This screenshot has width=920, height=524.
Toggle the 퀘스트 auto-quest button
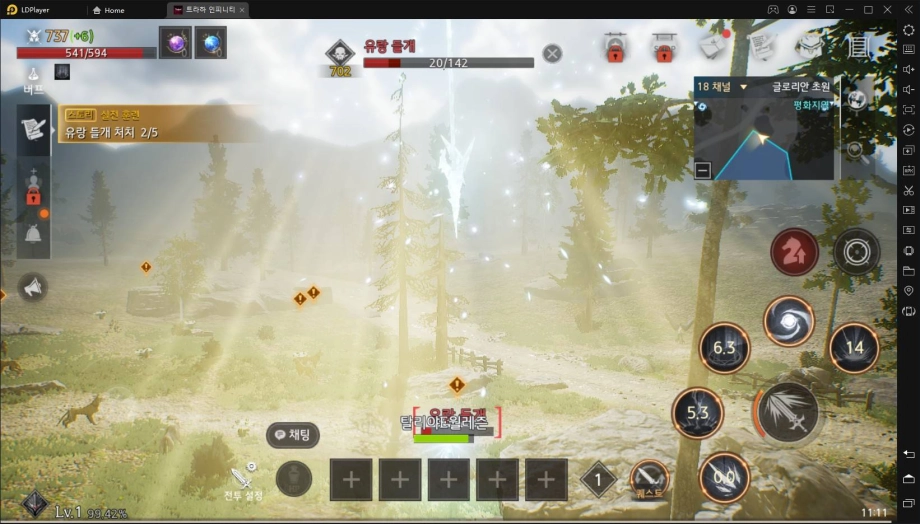coord(649,480)
